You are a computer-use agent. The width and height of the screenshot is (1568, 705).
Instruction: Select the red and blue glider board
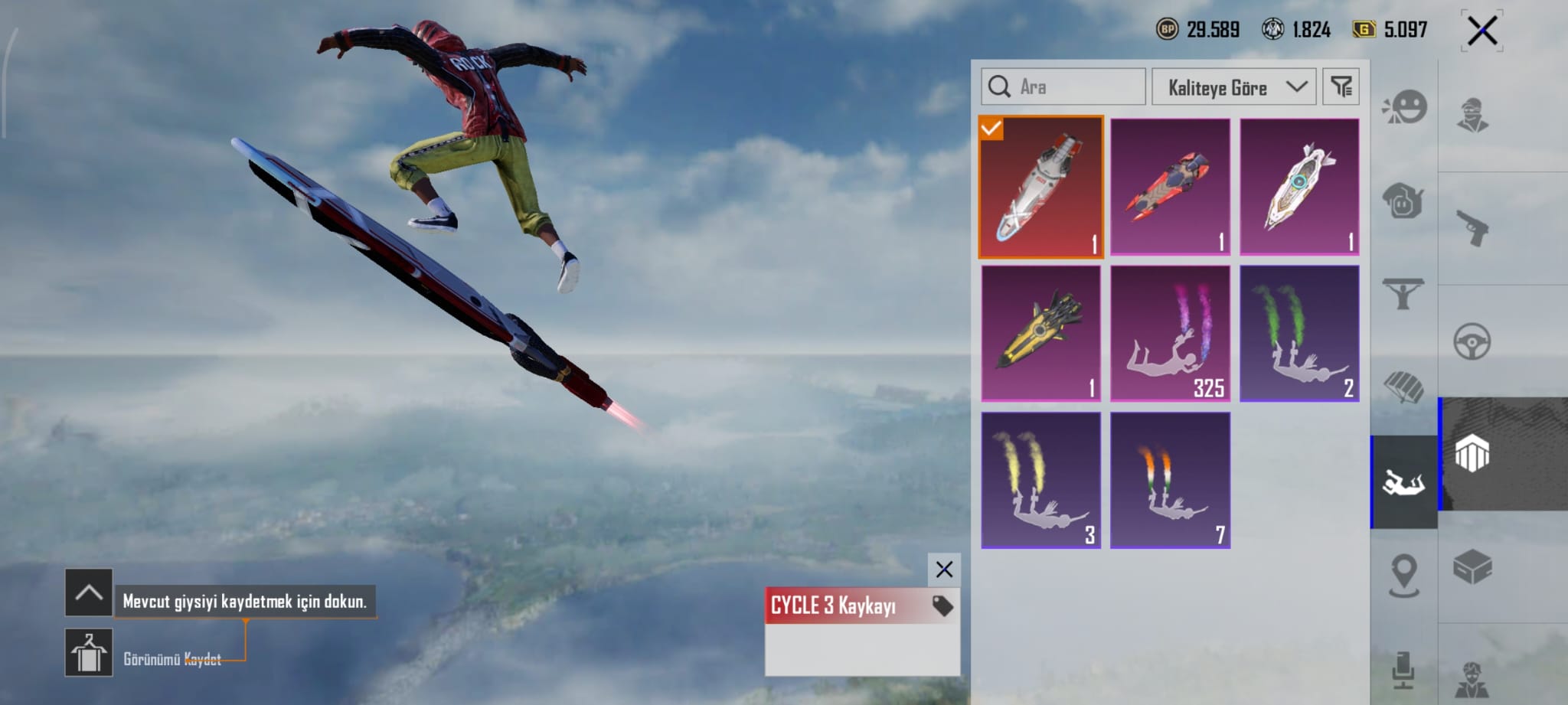pos(1170,187)
